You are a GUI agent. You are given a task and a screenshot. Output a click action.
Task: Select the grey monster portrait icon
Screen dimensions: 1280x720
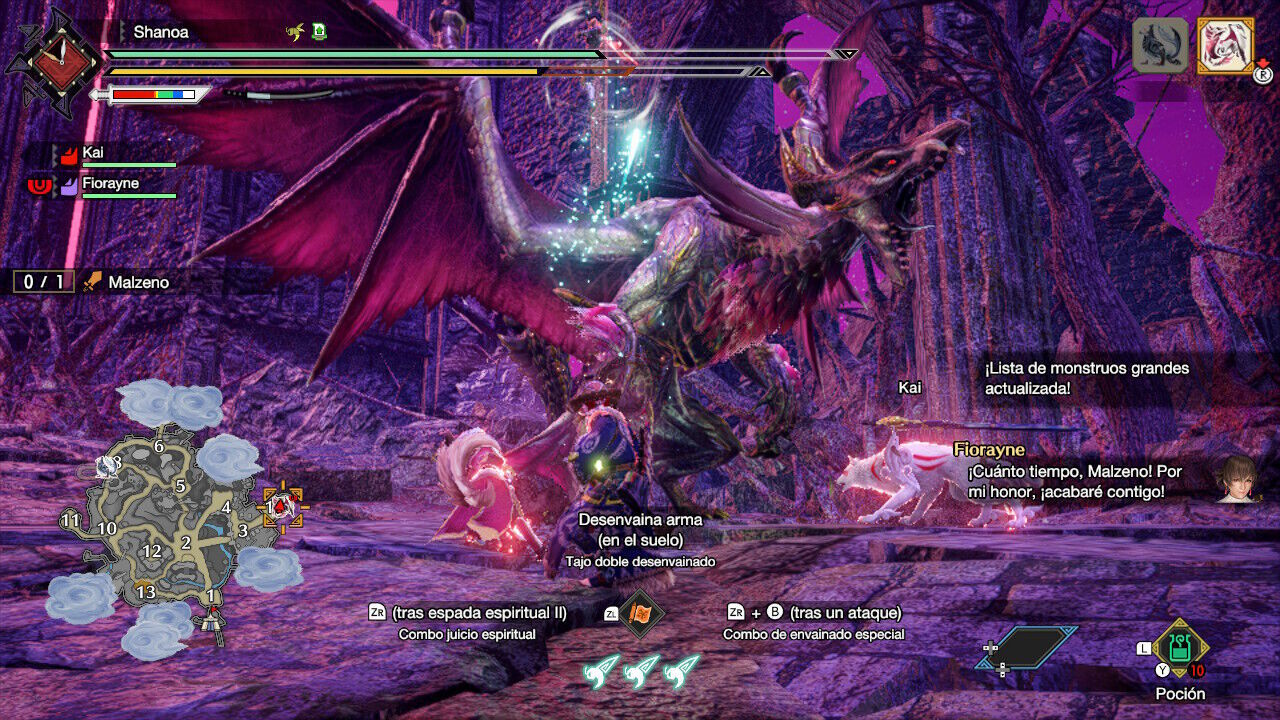click(1160, 46)
